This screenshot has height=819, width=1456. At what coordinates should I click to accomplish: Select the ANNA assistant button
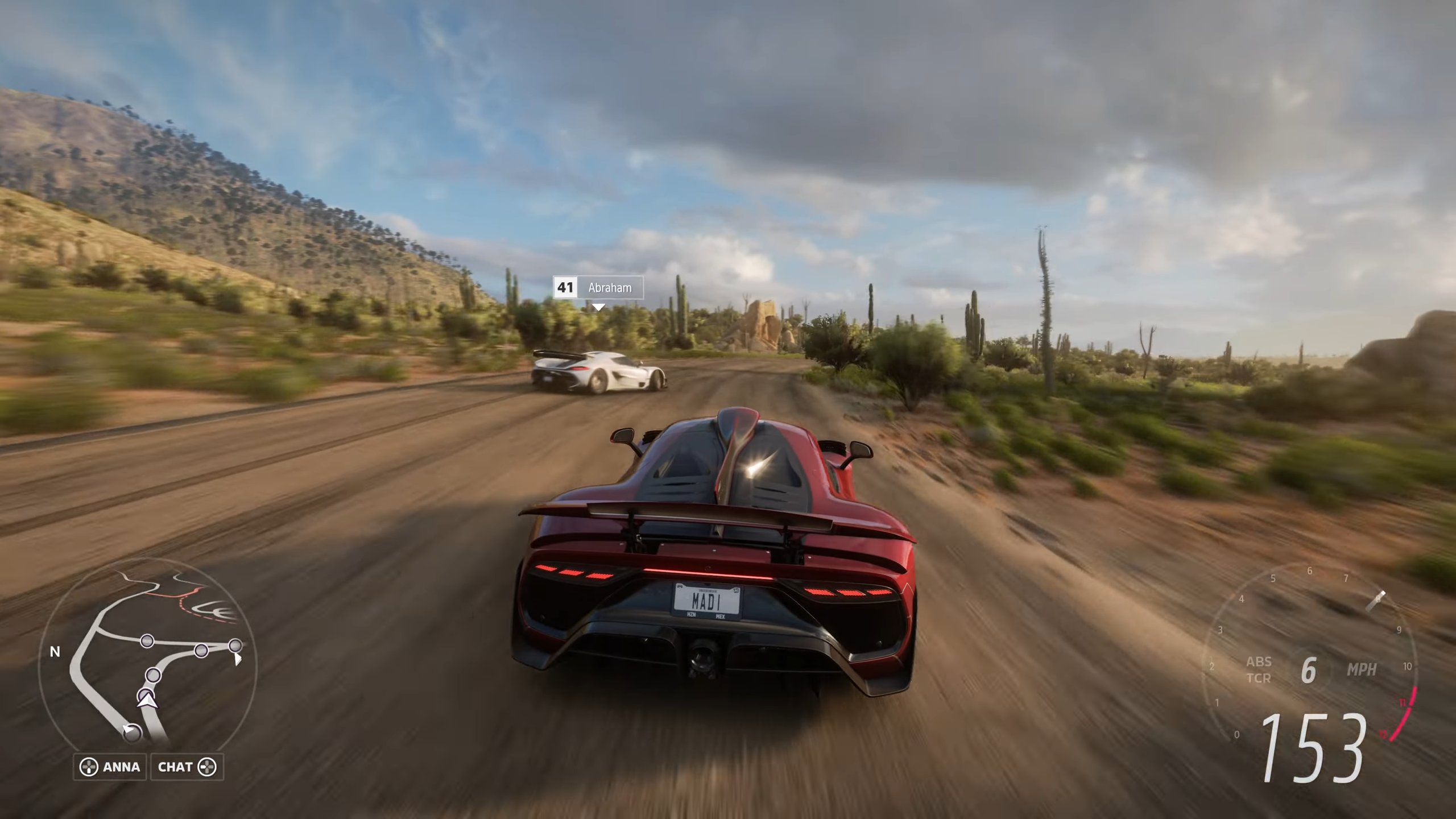pos(110,767)
